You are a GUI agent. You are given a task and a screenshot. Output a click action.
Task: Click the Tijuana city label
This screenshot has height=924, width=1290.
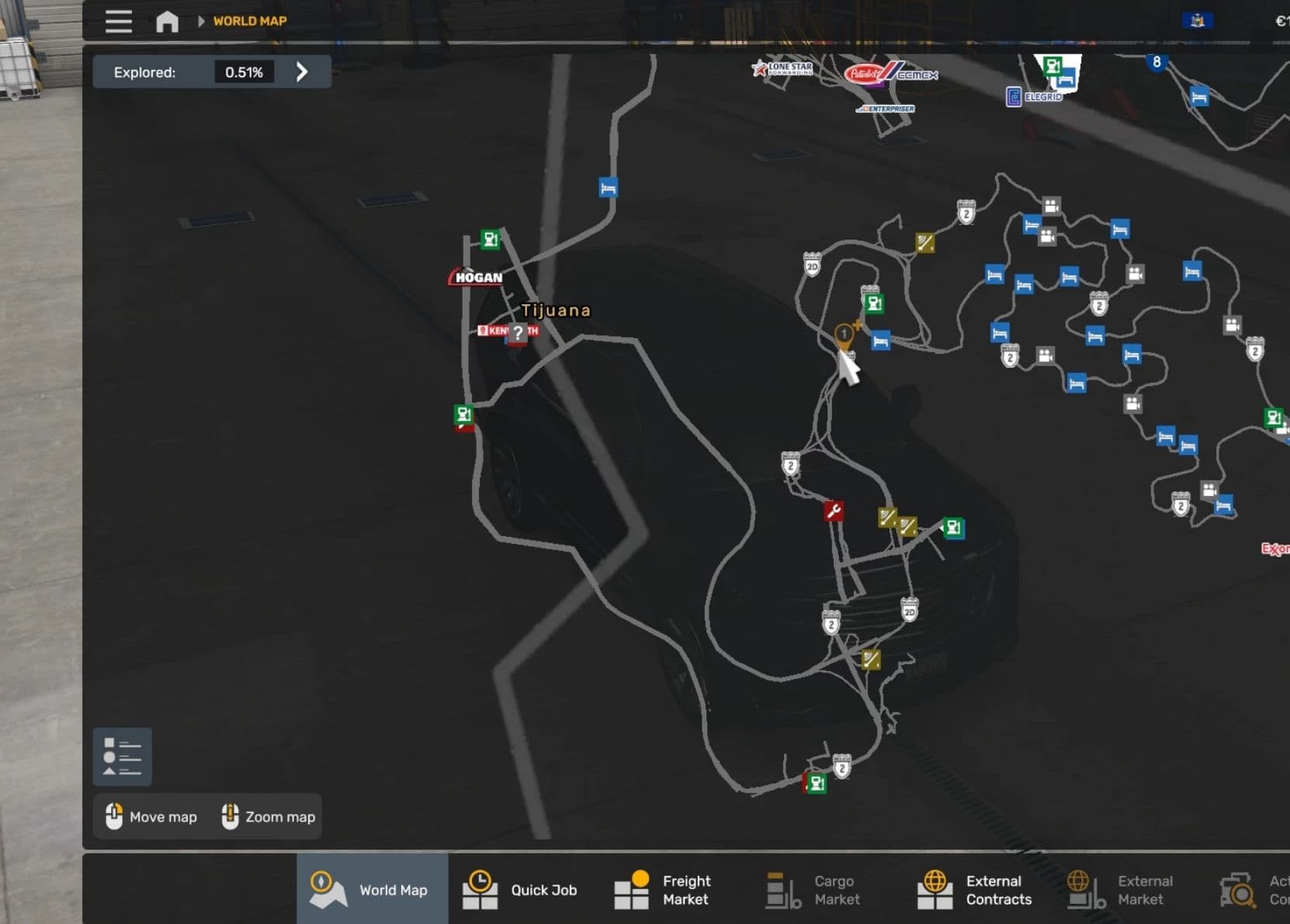tap(556, 310)
